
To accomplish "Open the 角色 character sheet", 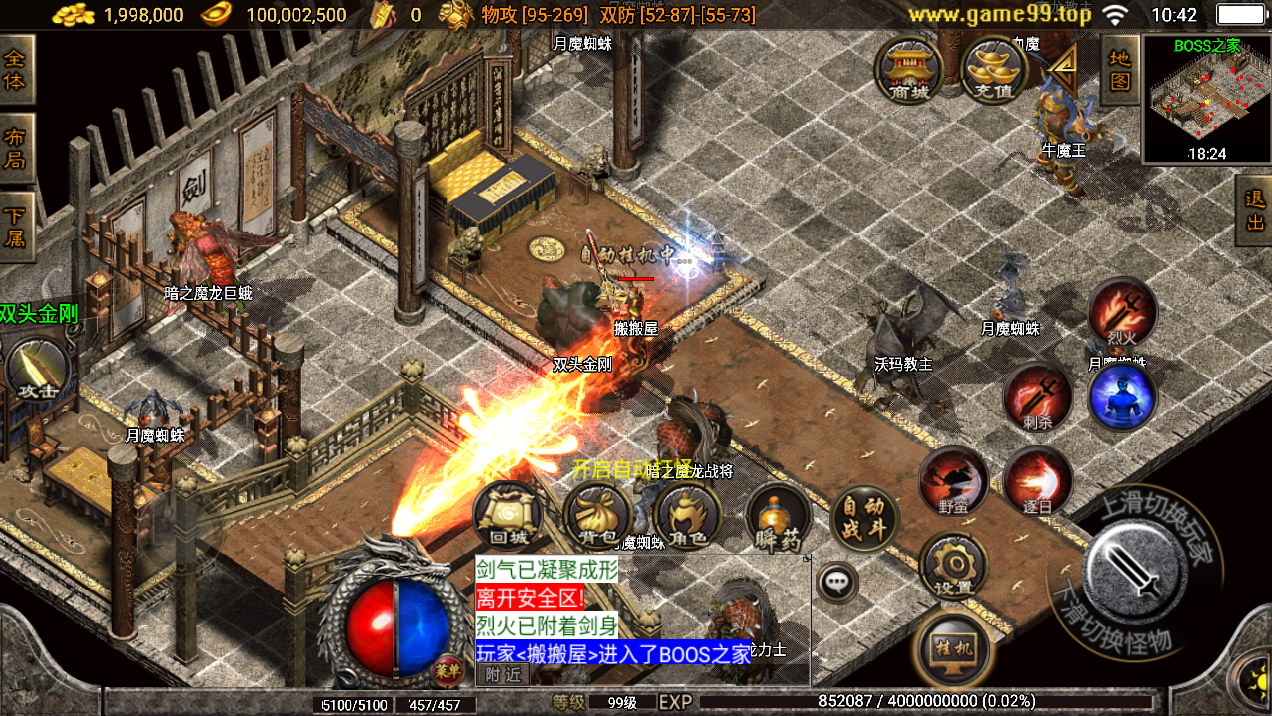I will click(x=687, y=518).
